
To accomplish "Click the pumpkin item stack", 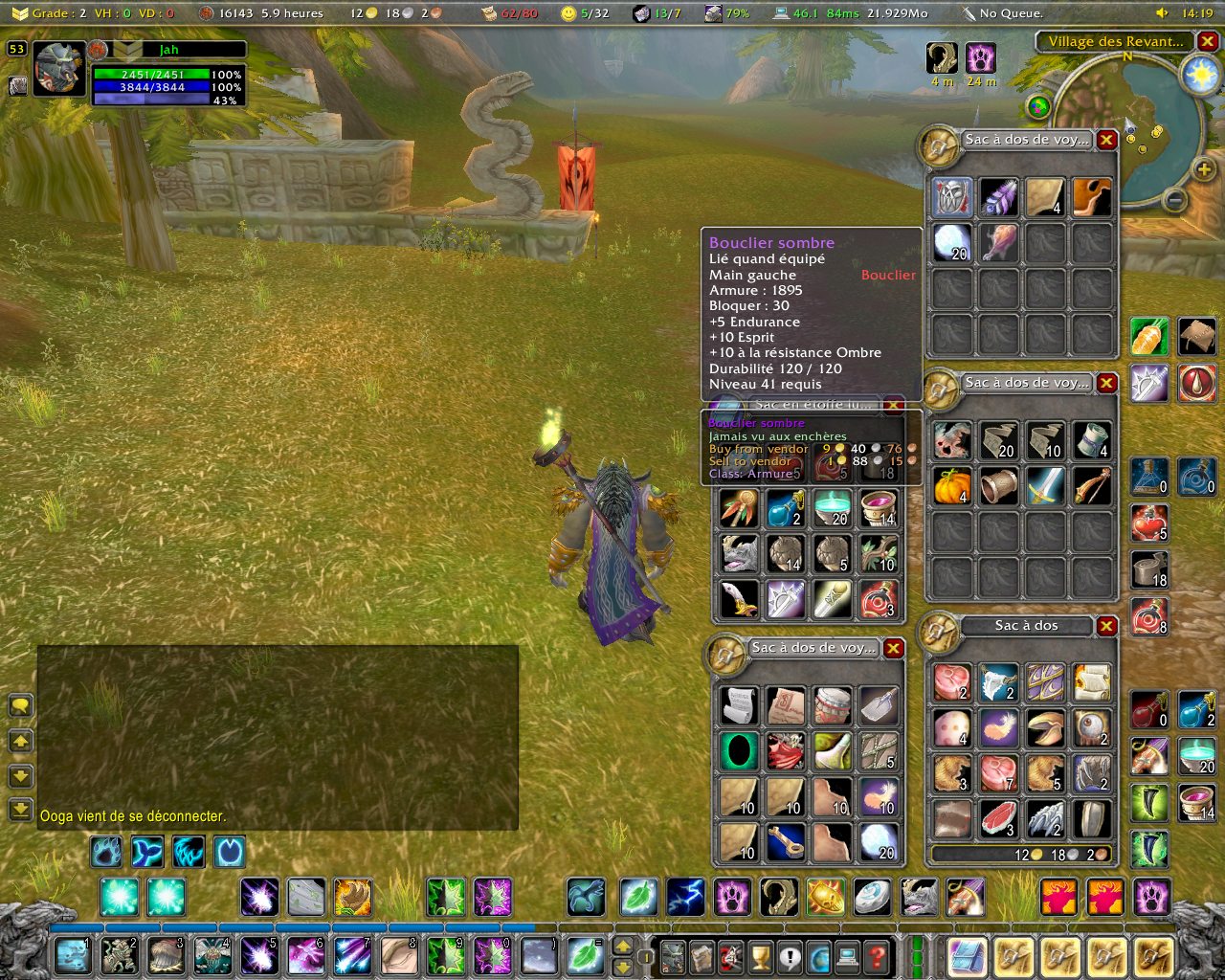I will [x=952, y=486].
